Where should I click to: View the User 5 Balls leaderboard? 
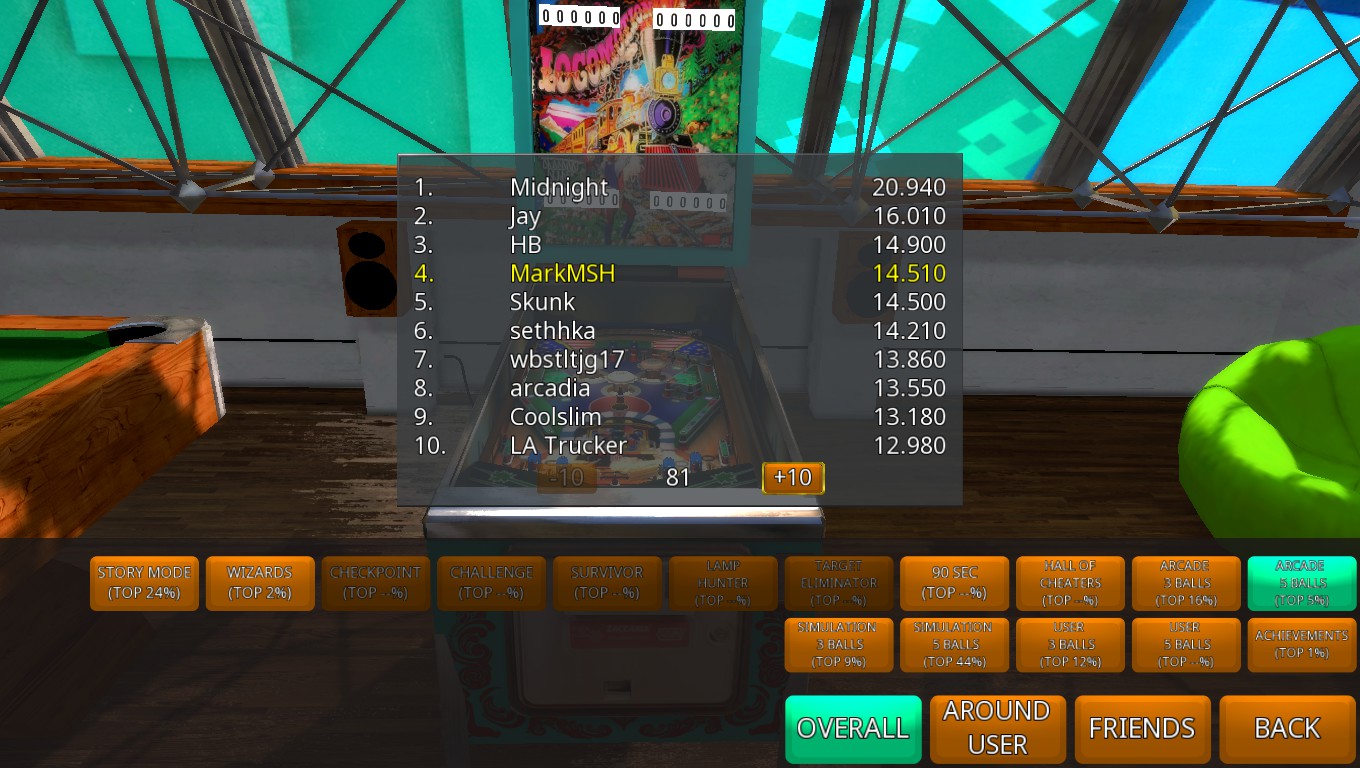[1186, 645]
